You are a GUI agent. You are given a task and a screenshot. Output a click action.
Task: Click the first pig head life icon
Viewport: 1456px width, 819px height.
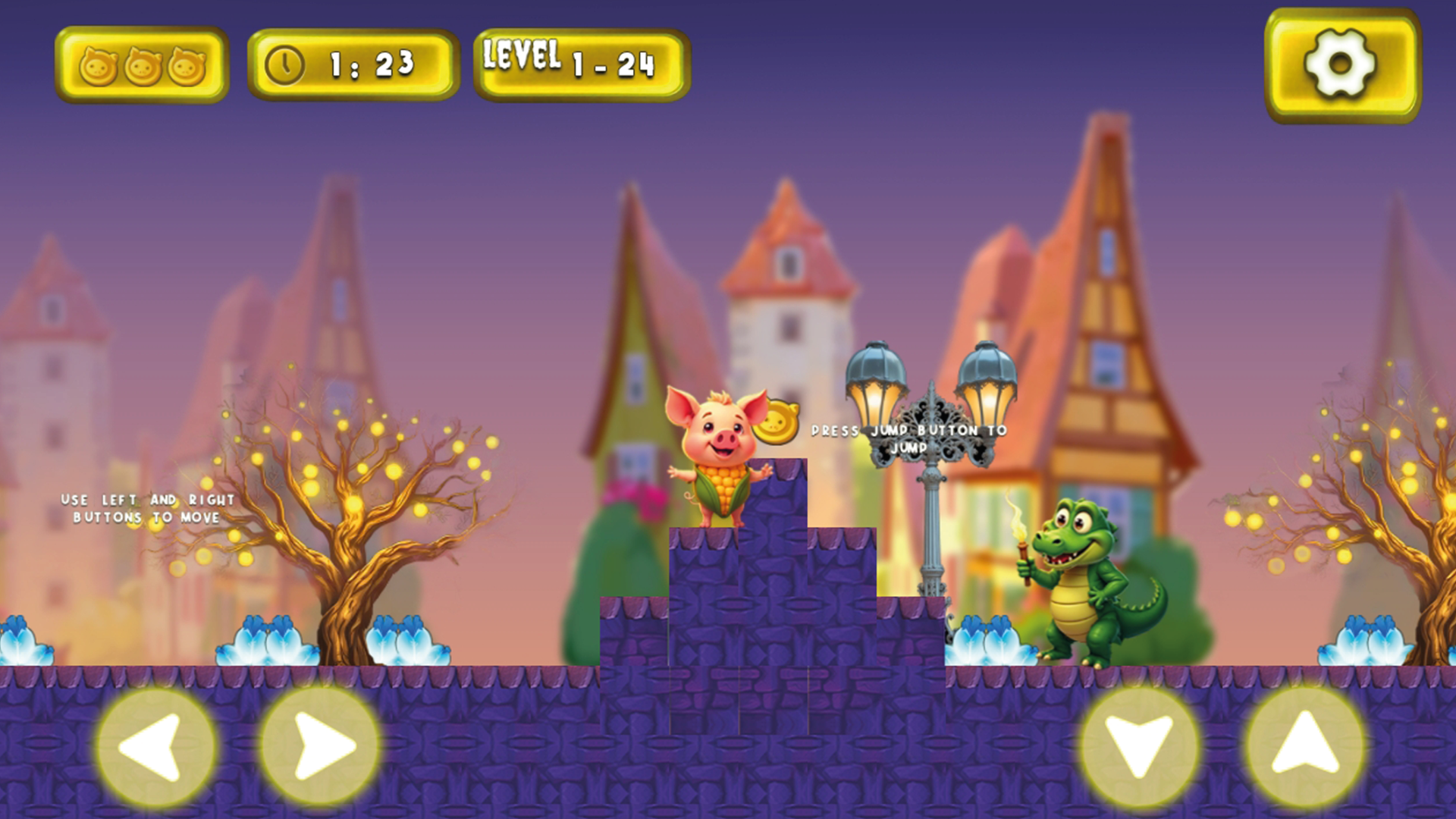pos(99,66)
